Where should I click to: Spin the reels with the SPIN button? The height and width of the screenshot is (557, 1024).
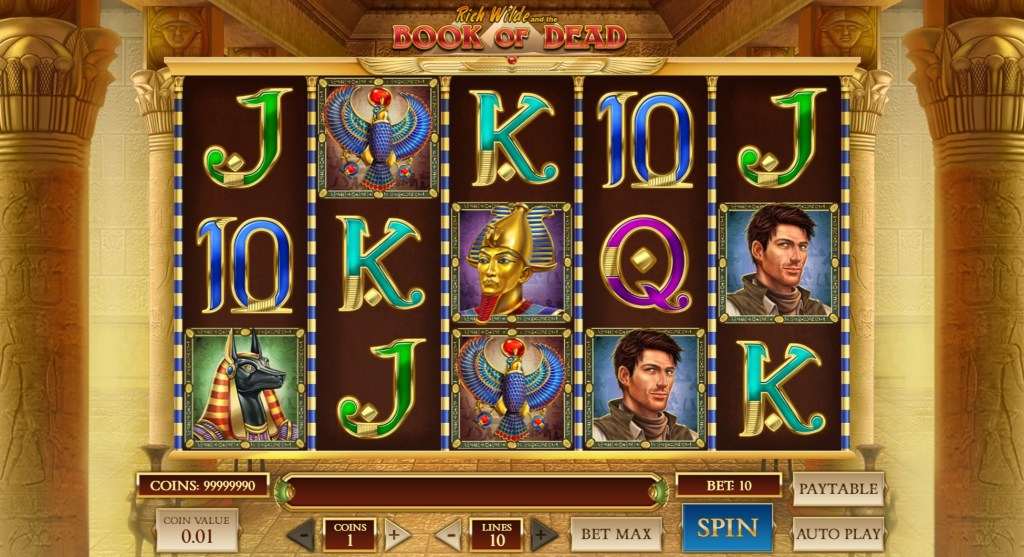coord(727,528)
